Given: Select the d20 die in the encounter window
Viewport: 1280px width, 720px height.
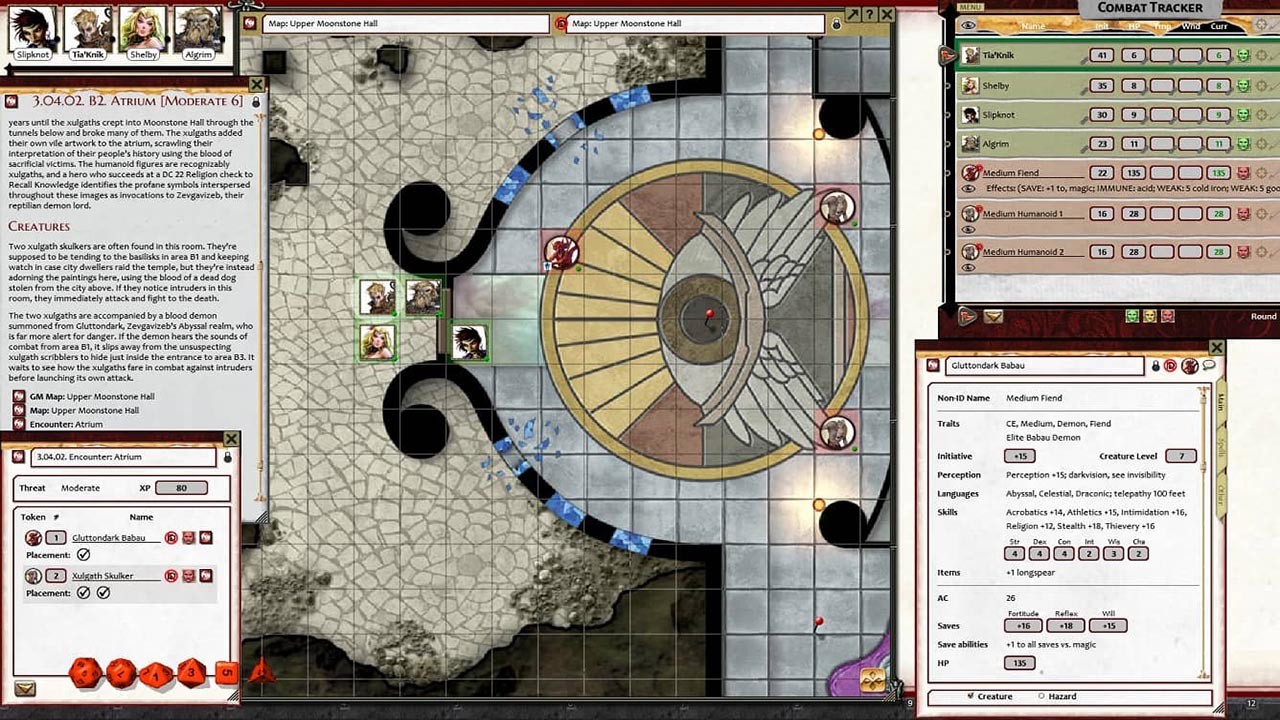Looking at the screenshot, I should coord(84,676).
